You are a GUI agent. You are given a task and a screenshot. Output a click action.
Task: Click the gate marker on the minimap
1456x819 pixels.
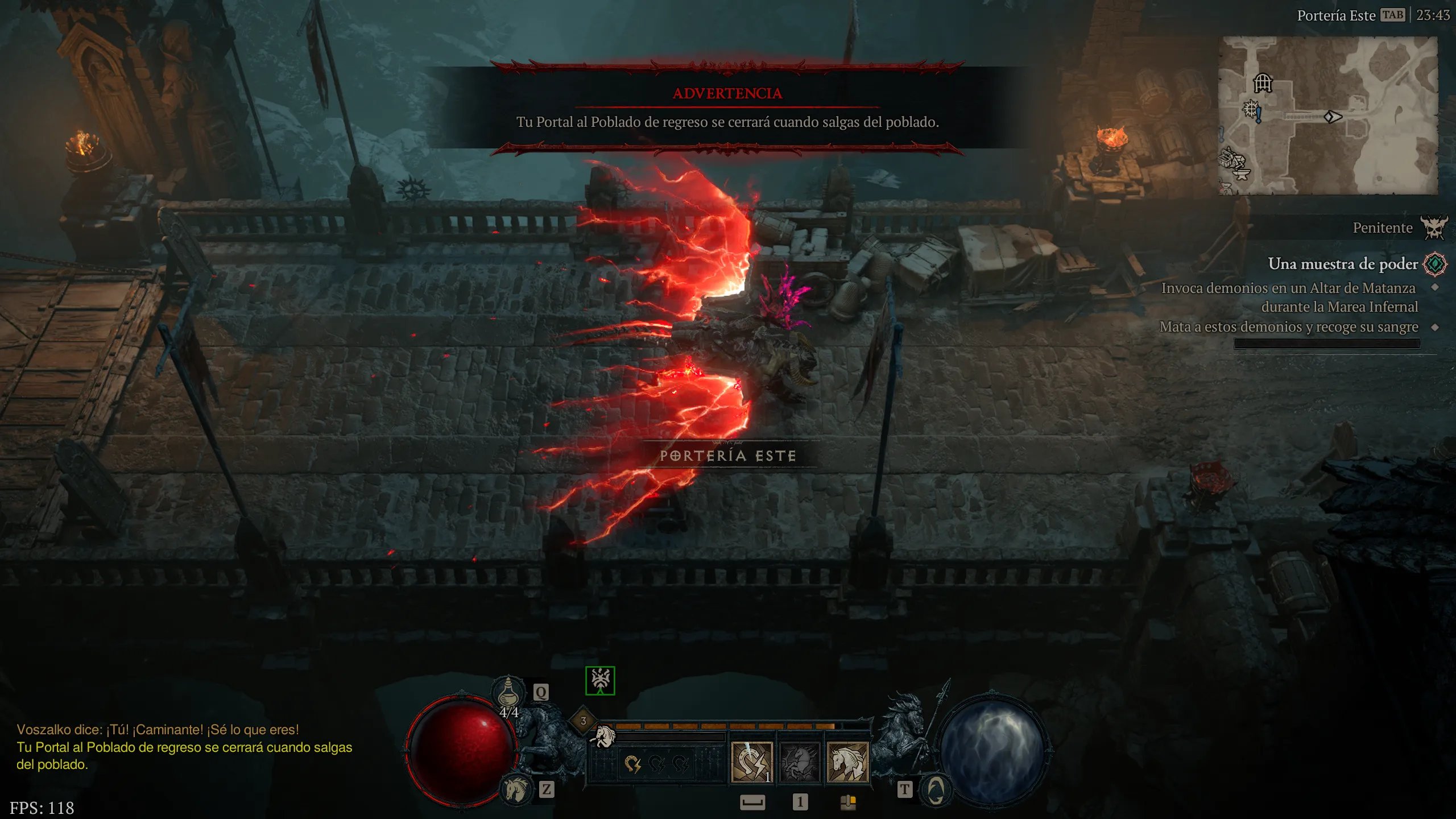(x=1263, y=83)
